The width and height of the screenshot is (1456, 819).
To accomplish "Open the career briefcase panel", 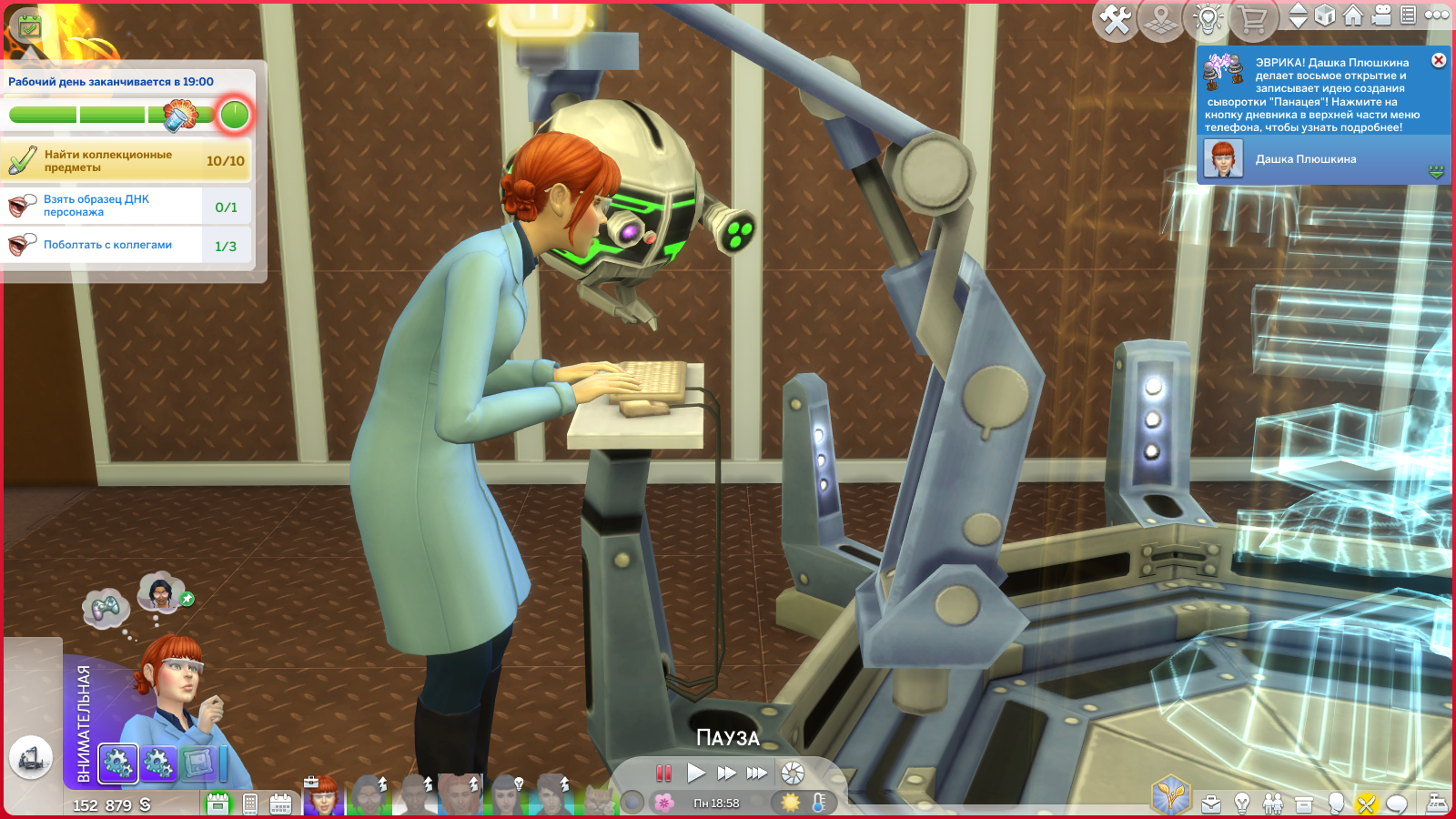I will click(1211, 804).
